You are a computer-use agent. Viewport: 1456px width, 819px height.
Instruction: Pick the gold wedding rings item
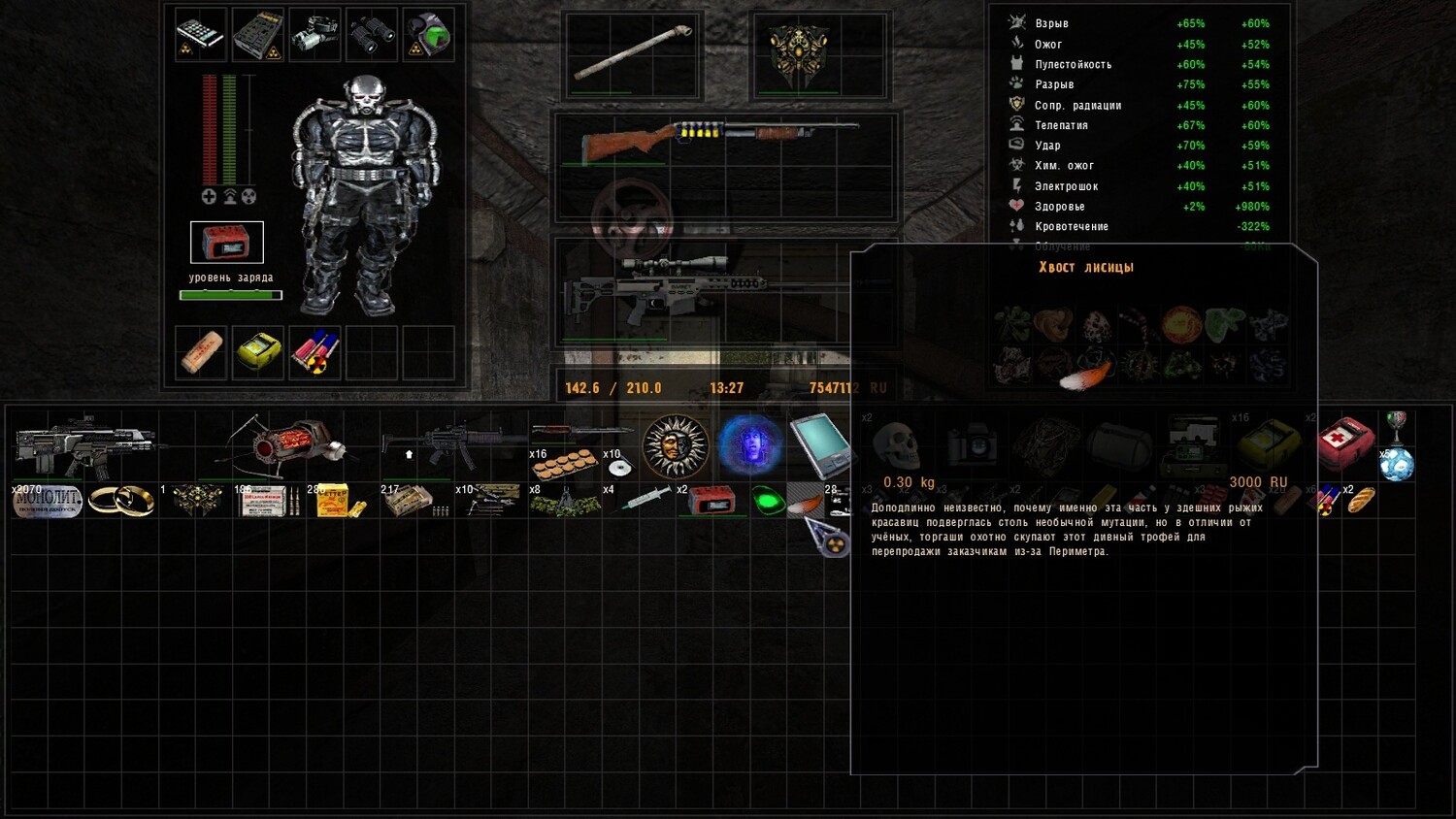point(121,501)
